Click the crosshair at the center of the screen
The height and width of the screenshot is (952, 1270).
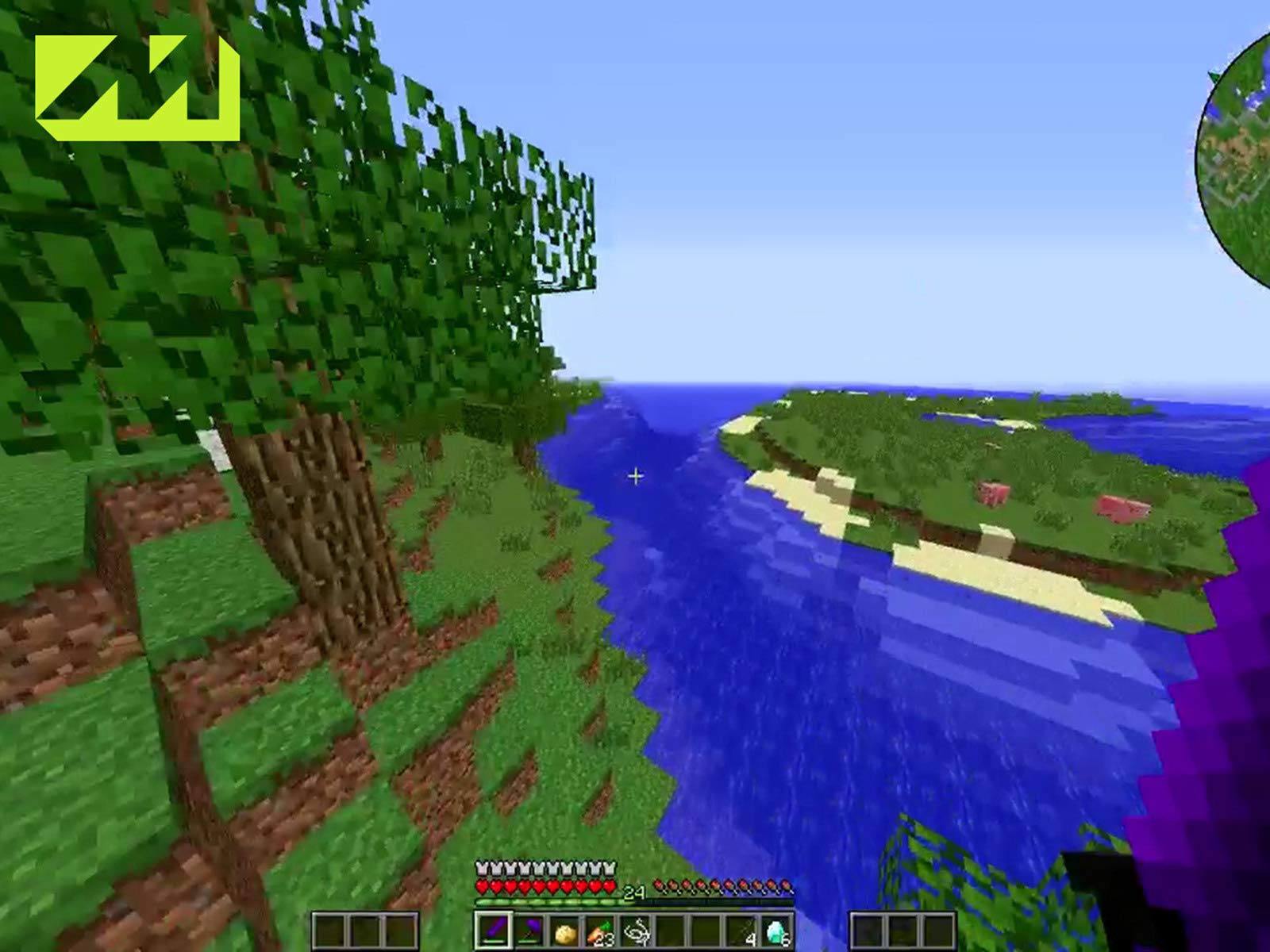coord(635,476)
